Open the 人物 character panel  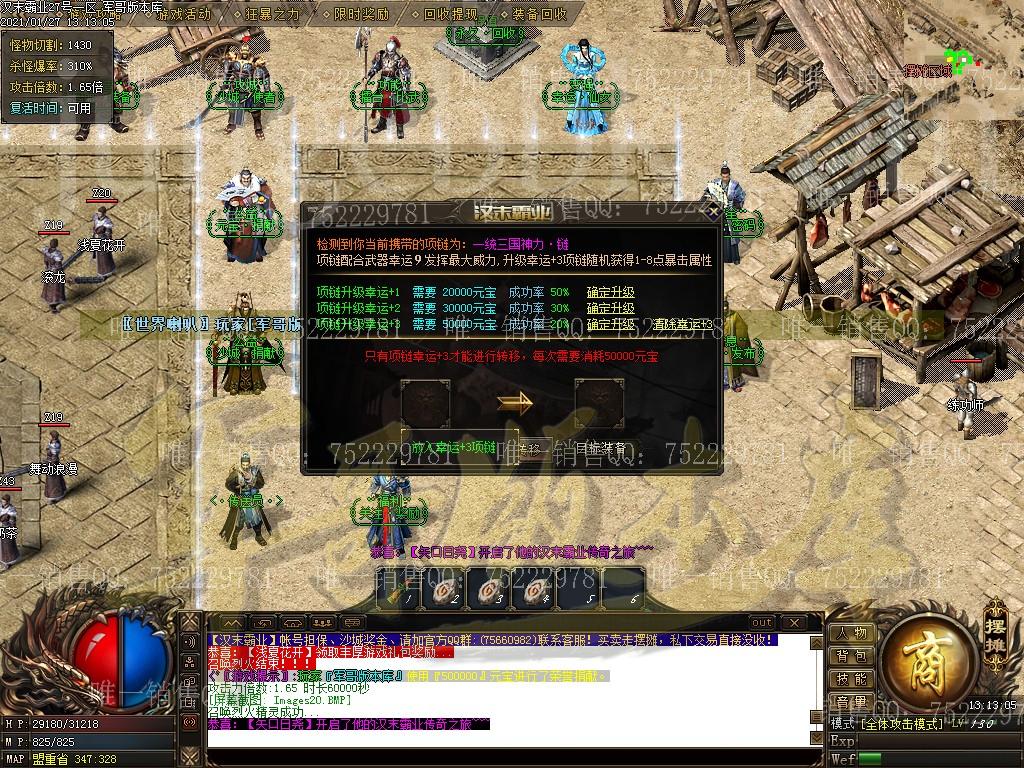pyautogui.click(x=851, y=633)
